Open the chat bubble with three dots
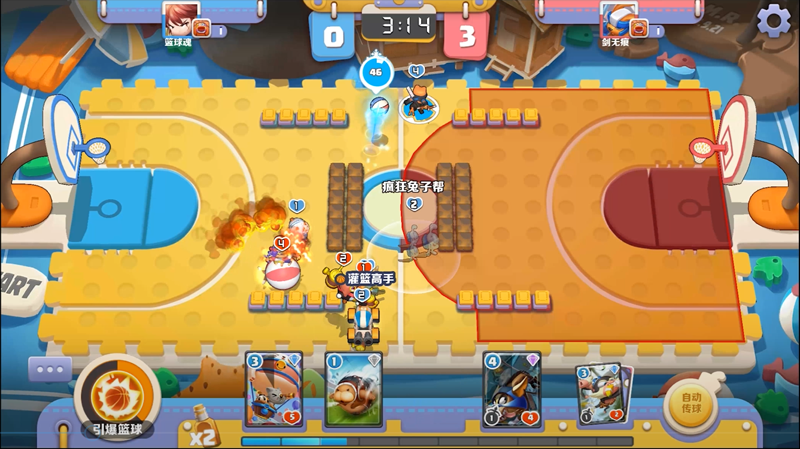 (x=50, y=371)
